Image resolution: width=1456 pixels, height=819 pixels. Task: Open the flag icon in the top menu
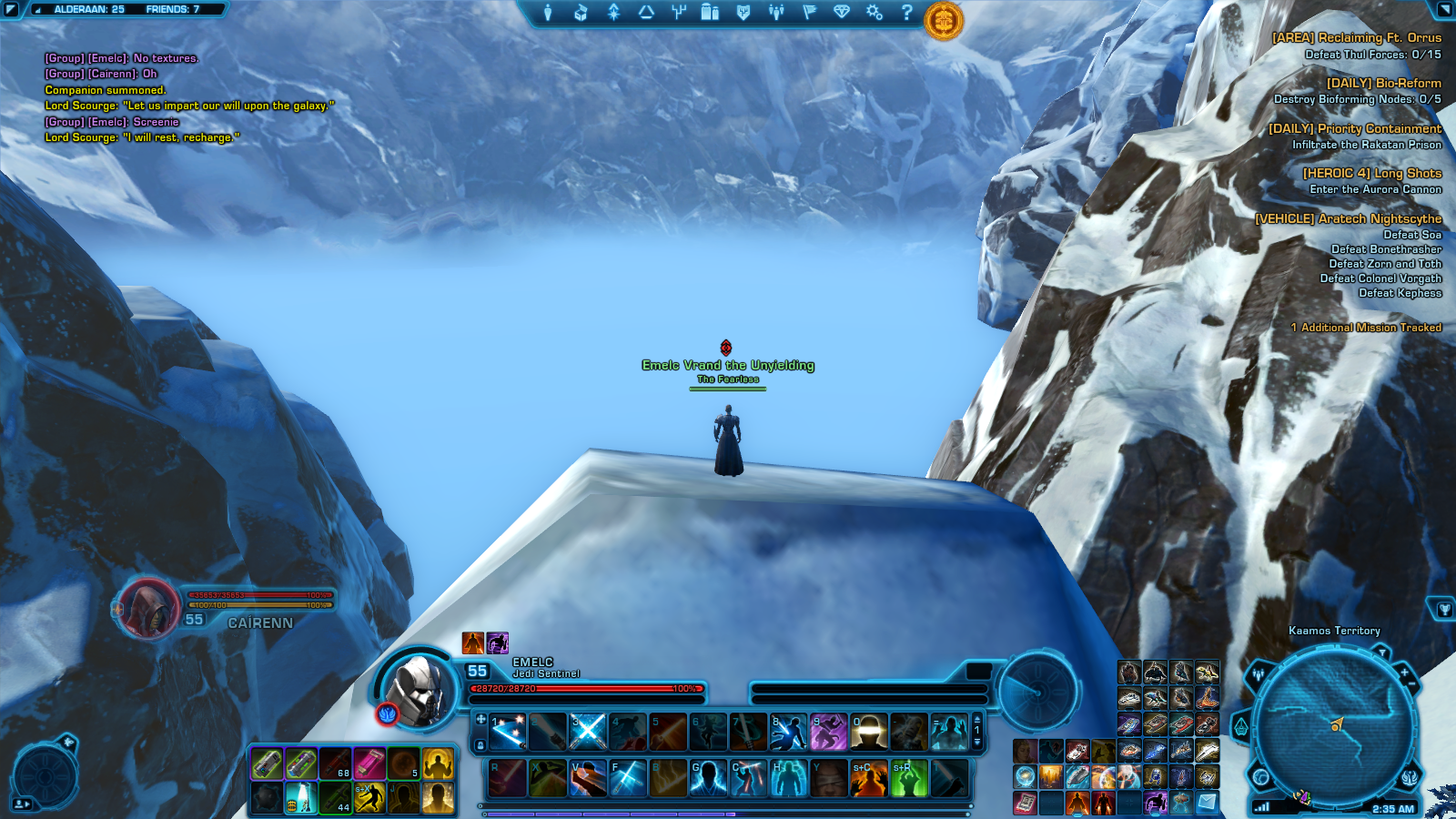tap(809, 13)
